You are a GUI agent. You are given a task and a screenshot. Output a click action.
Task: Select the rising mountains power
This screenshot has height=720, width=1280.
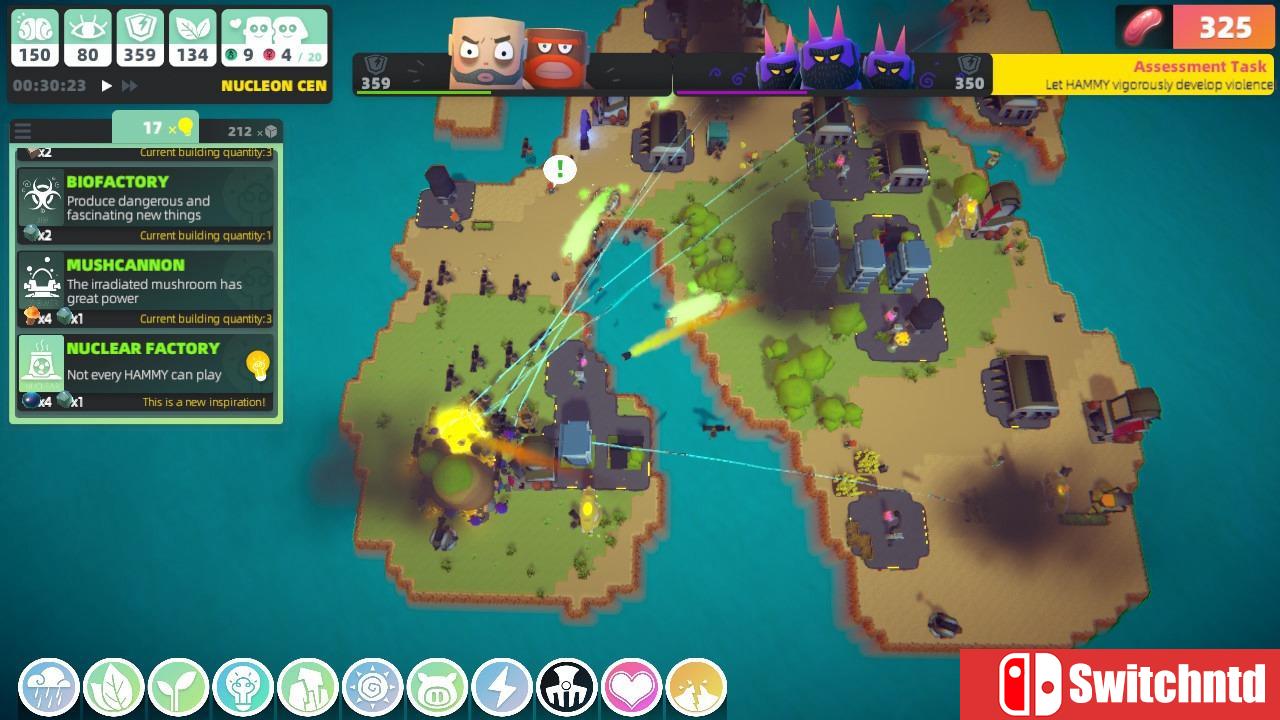[x=308, y=687]
